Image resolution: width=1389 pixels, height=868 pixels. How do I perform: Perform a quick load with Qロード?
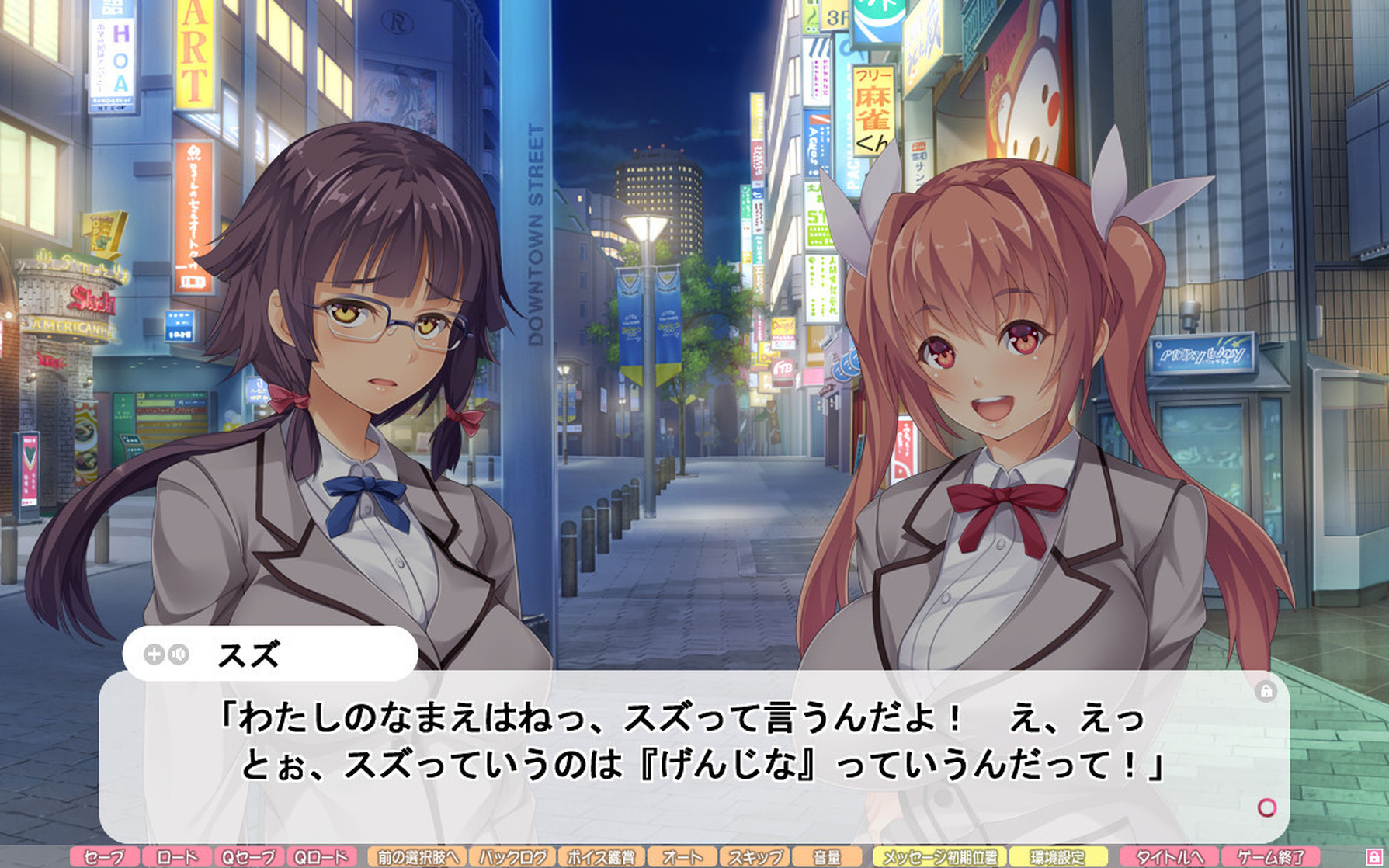tap(321, 857)
